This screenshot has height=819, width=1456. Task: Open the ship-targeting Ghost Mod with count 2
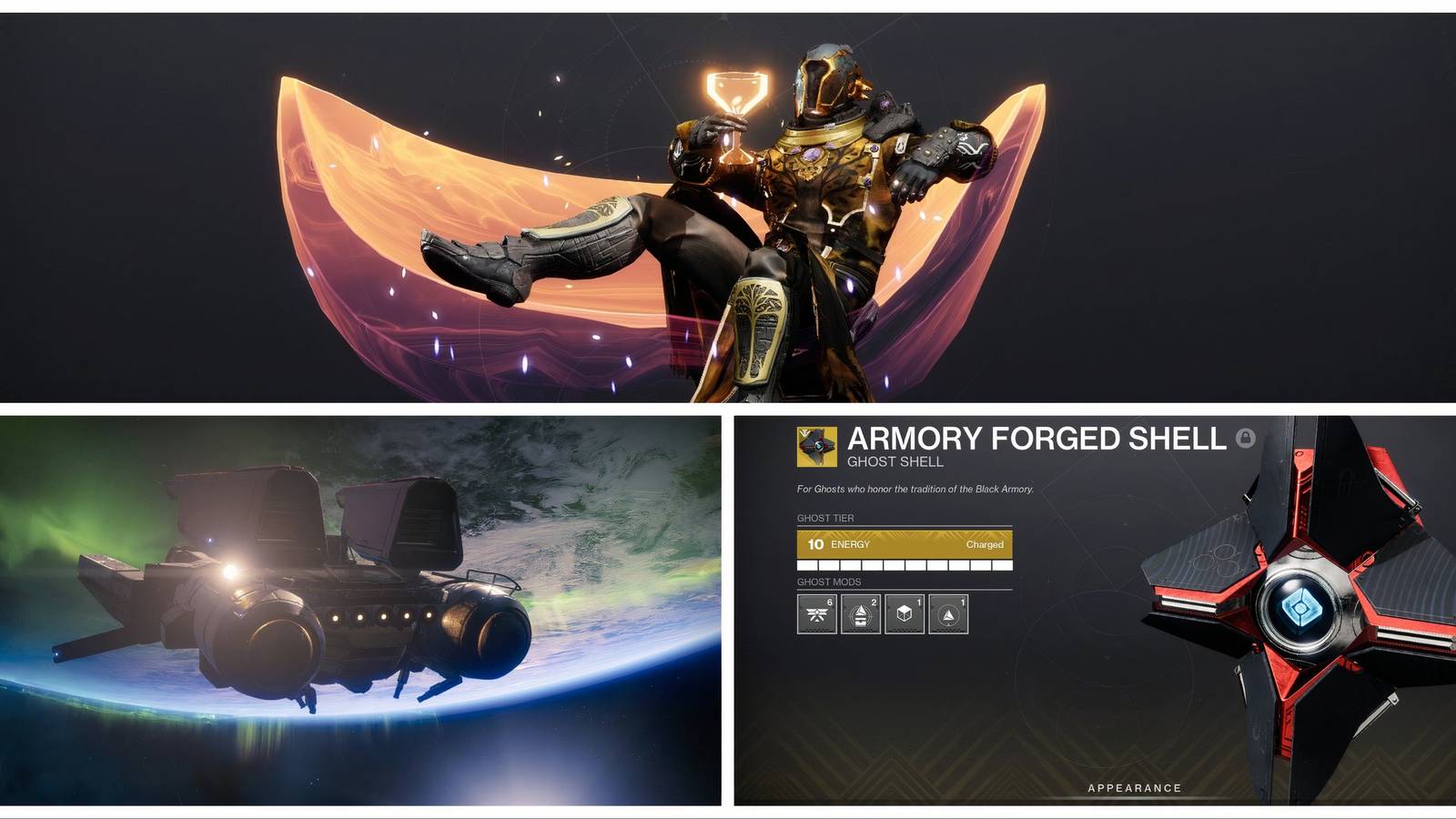pyautogui.click(x=860, y=614)
